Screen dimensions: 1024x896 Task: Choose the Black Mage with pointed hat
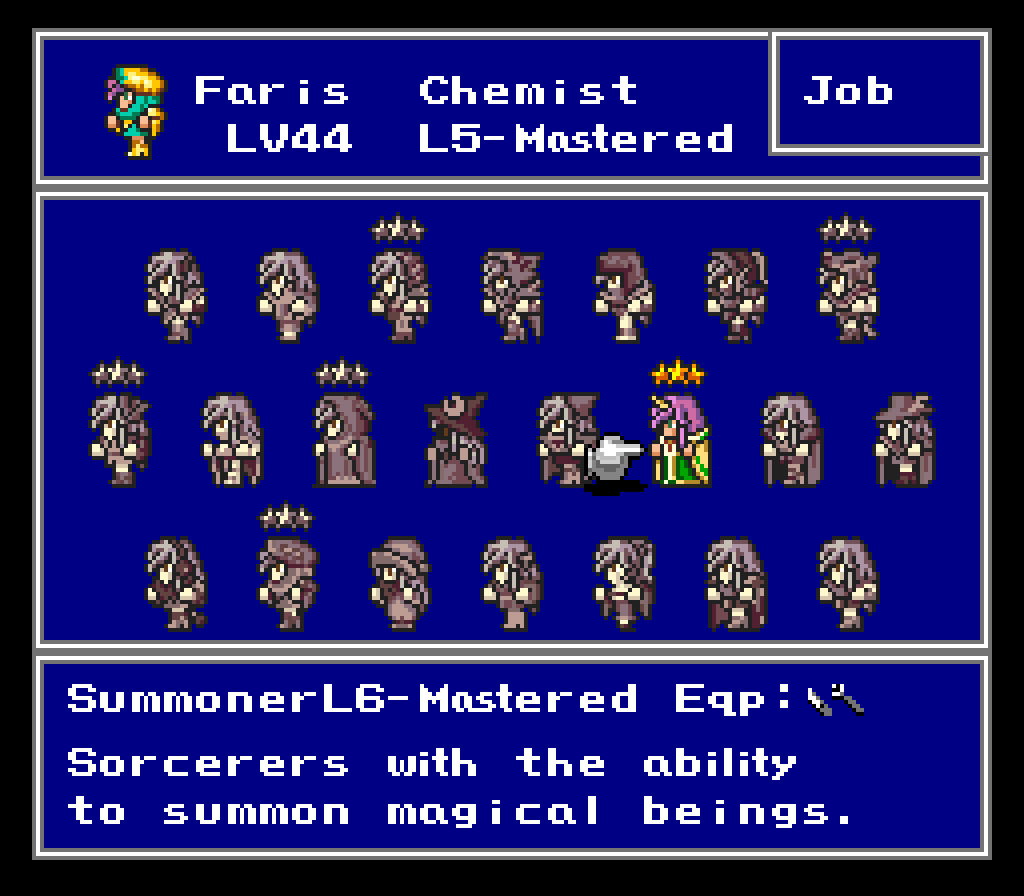pyautogui.click(x=456, y=440)
